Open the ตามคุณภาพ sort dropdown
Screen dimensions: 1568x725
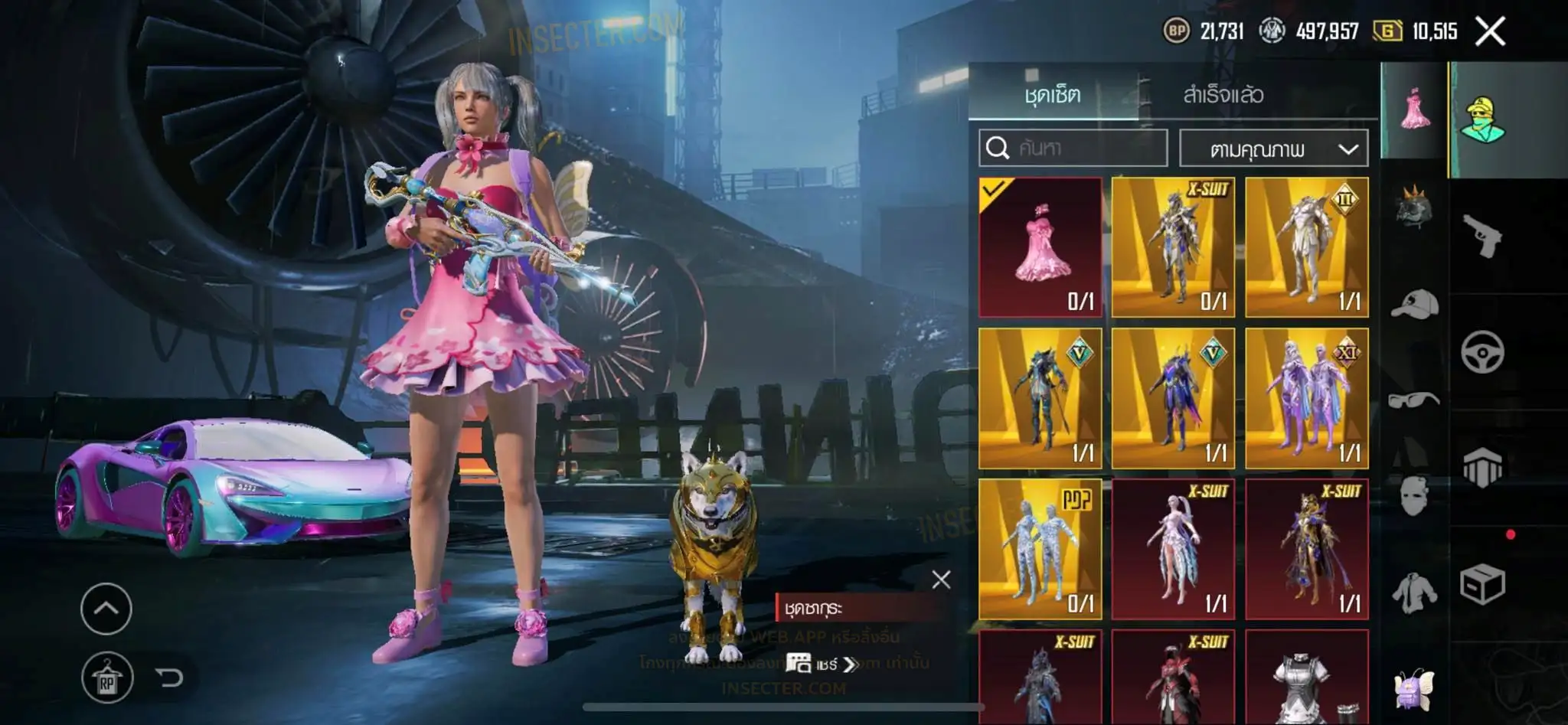click(1274, 149)
